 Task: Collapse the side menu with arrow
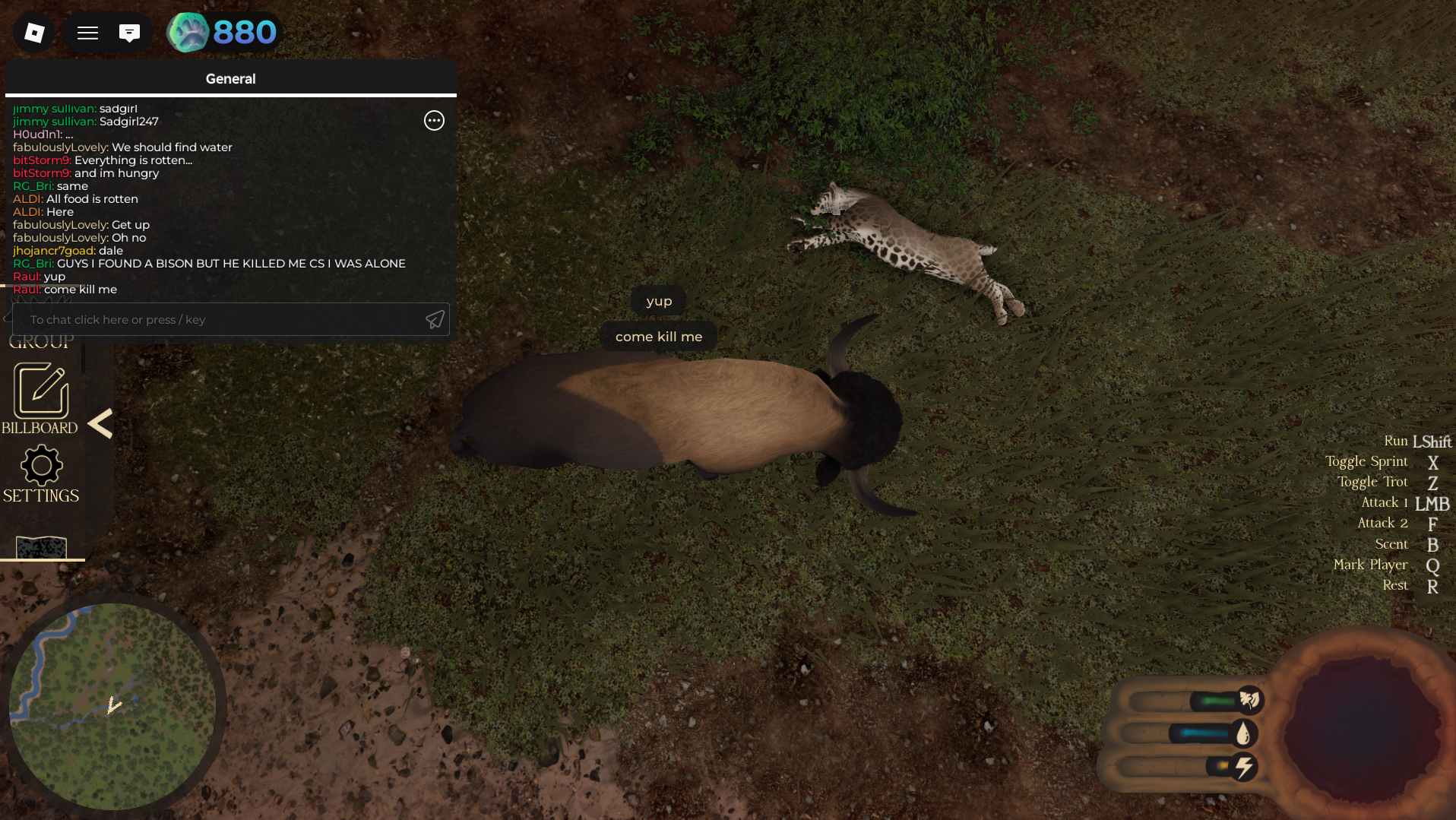tap(100, 424)
